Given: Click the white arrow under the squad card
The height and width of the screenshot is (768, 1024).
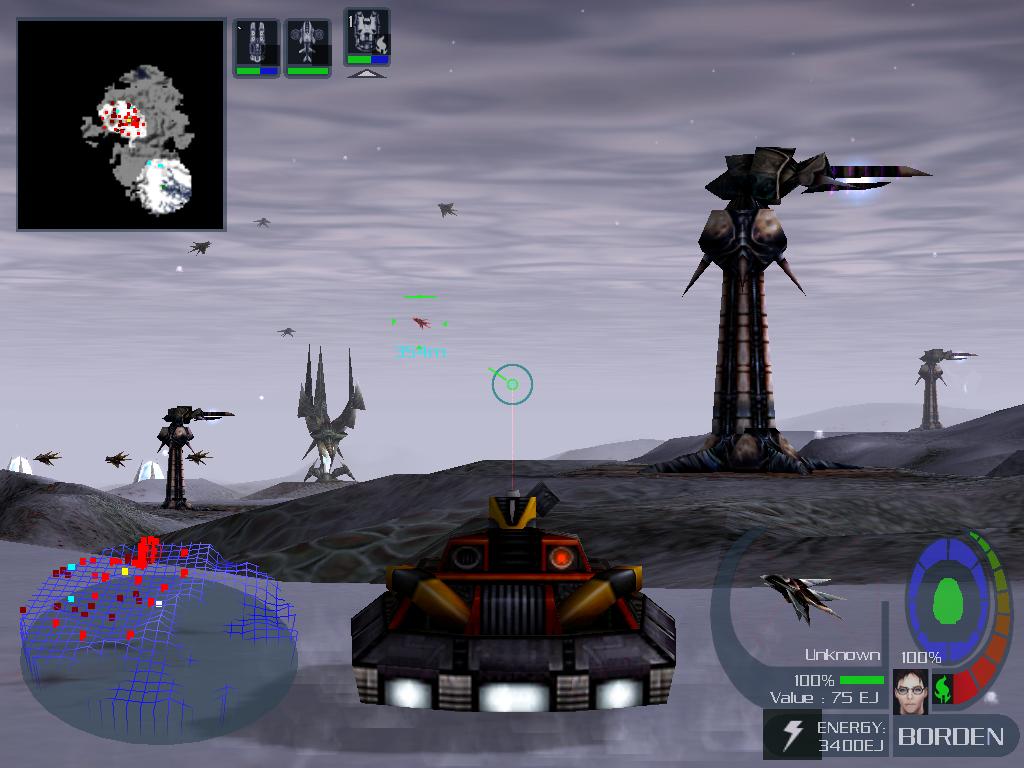Looking at the screenshot, I should pos(367,73).
